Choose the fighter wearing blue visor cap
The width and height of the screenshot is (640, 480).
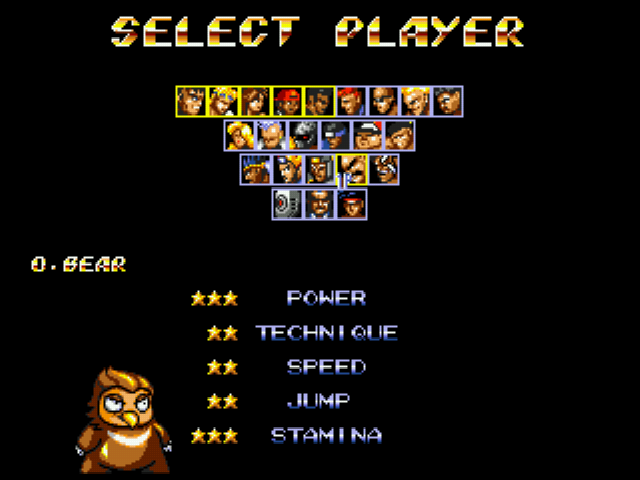click(335, 135)
